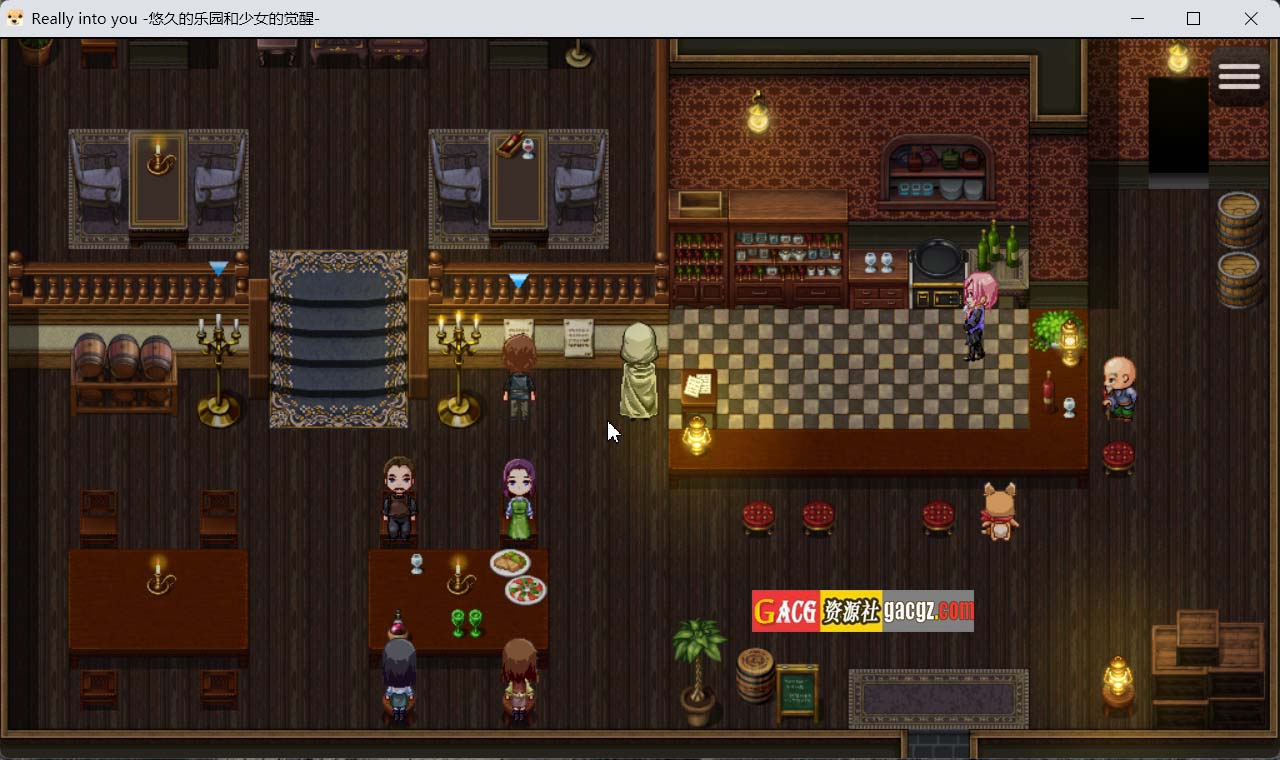Open the hamburger menu button
The image size is (1280, 760).
coord(1238,77)
